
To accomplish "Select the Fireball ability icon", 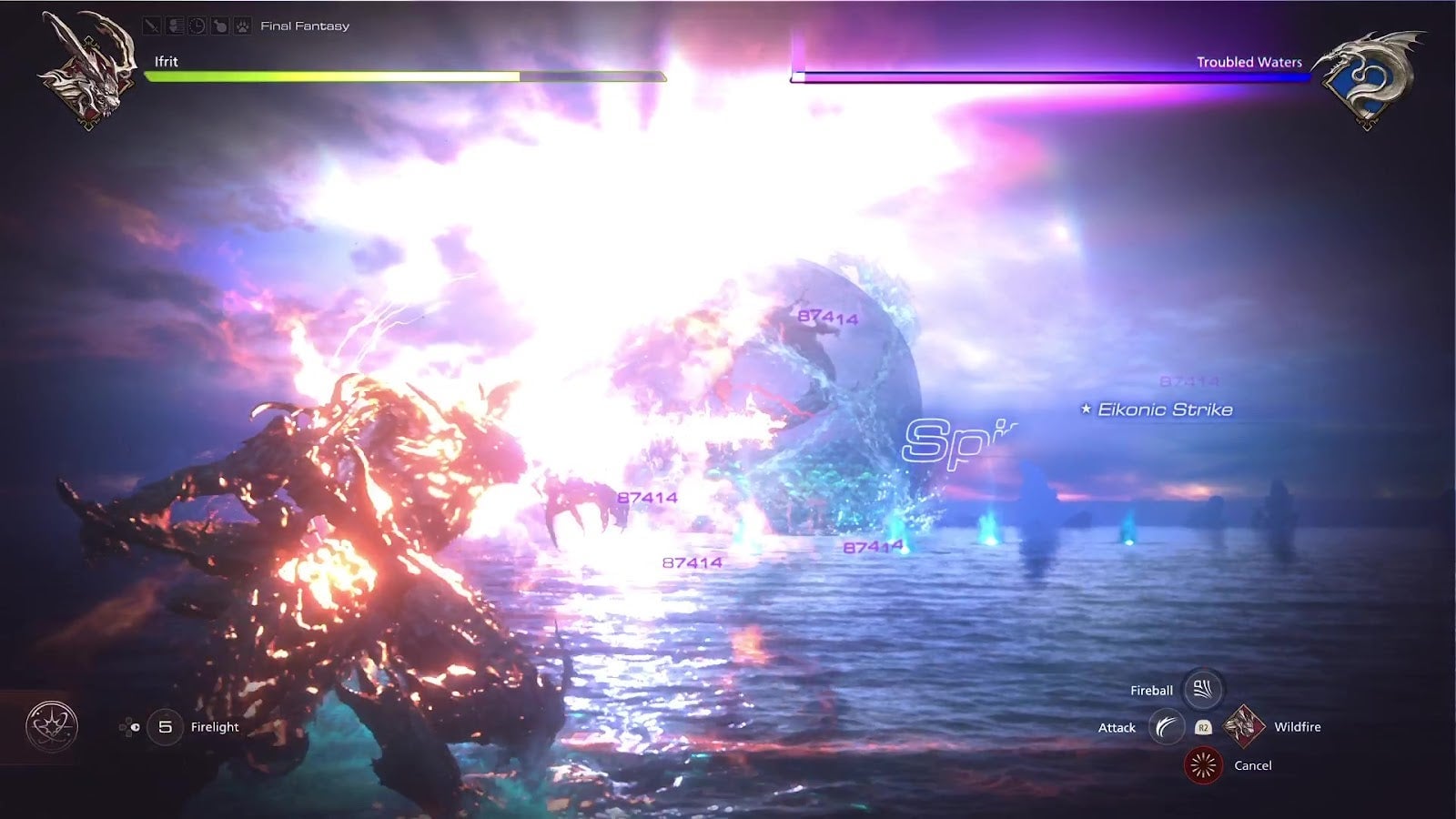I will [1201, 690].
